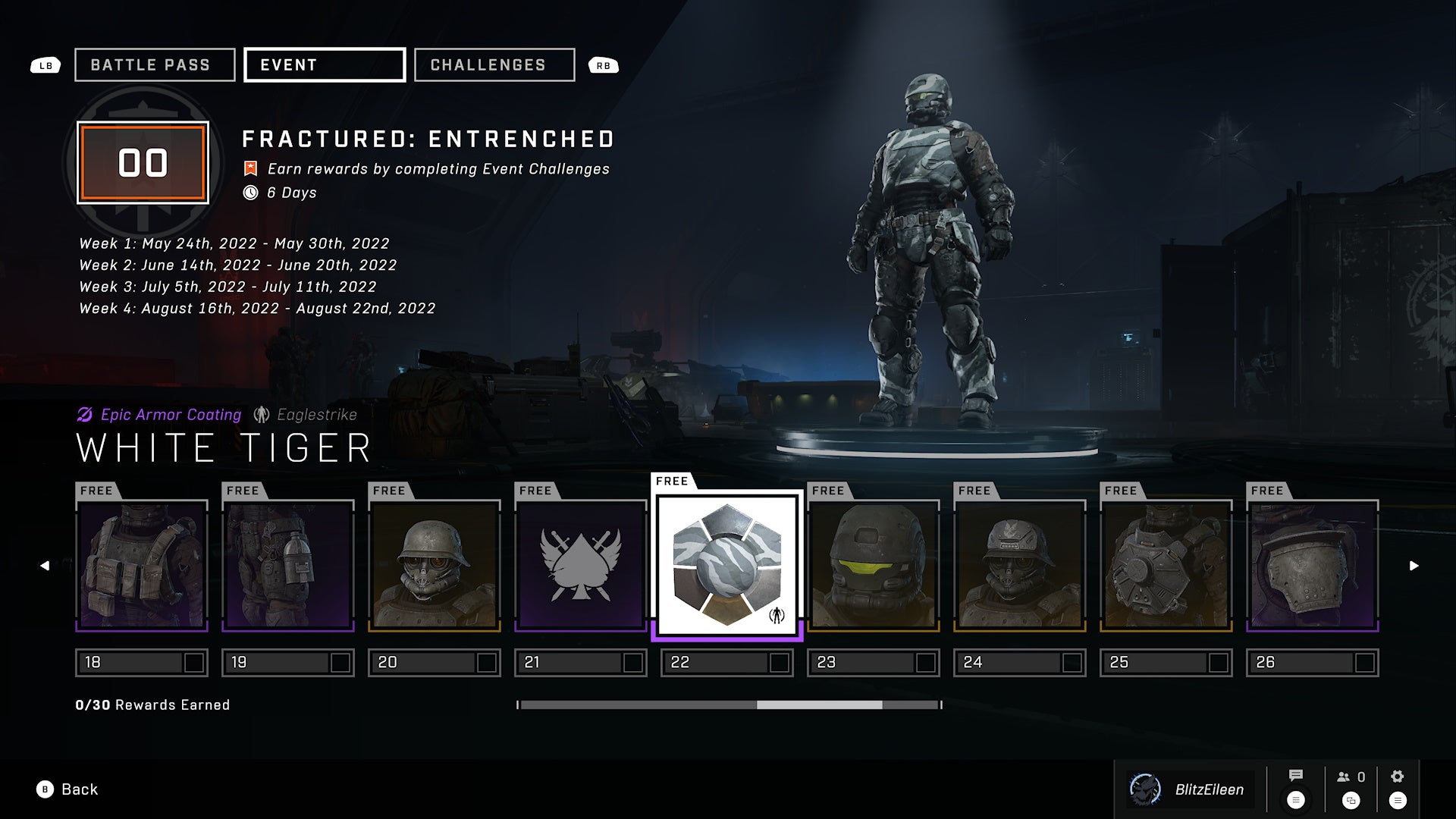Open the chat panel icon
Screen dimensions: 1456x819
[x=1296, y=776]
